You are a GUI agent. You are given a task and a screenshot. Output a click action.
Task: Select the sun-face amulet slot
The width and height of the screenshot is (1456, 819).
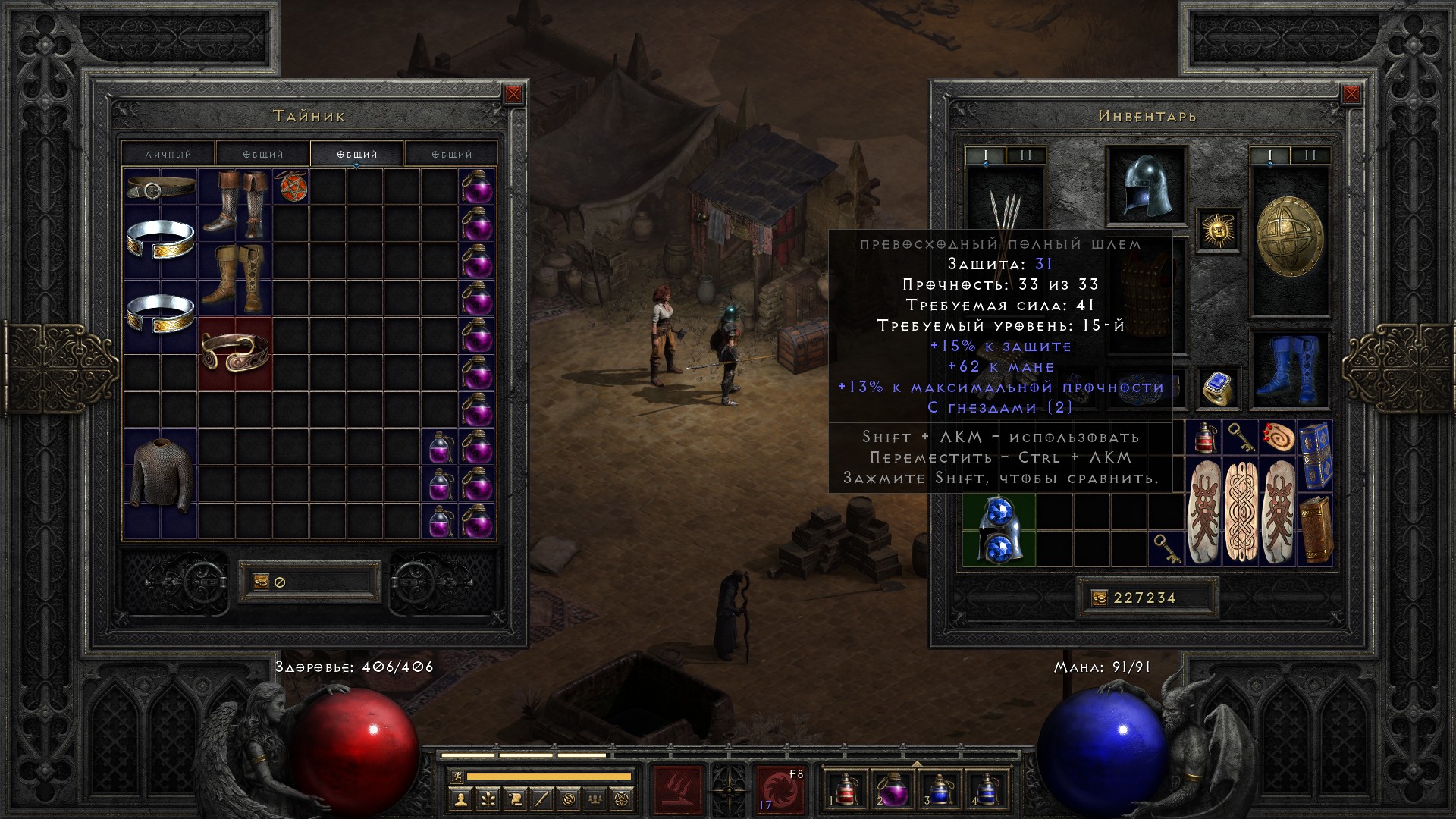[x=1219, y=230]
